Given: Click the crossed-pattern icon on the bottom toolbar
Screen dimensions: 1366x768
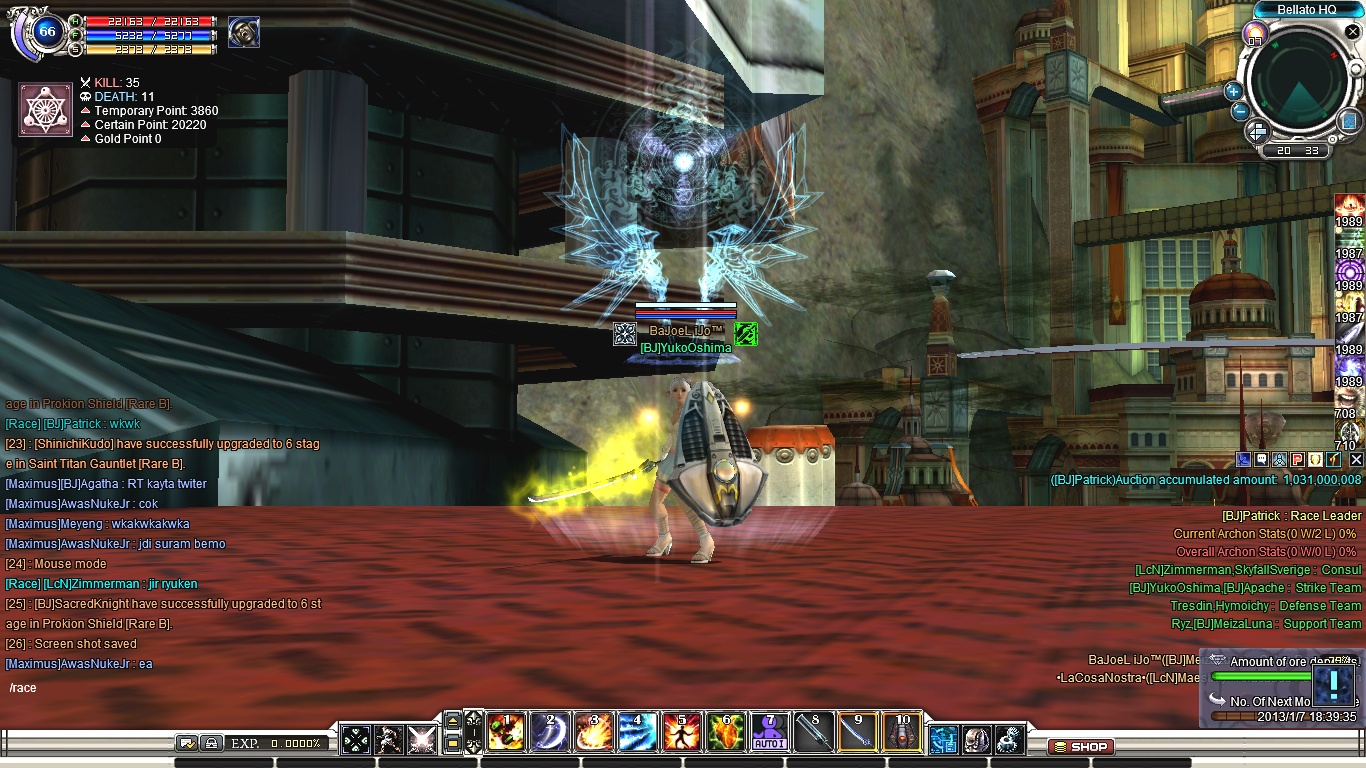Looking at the screenshot, I should [356, 737].
